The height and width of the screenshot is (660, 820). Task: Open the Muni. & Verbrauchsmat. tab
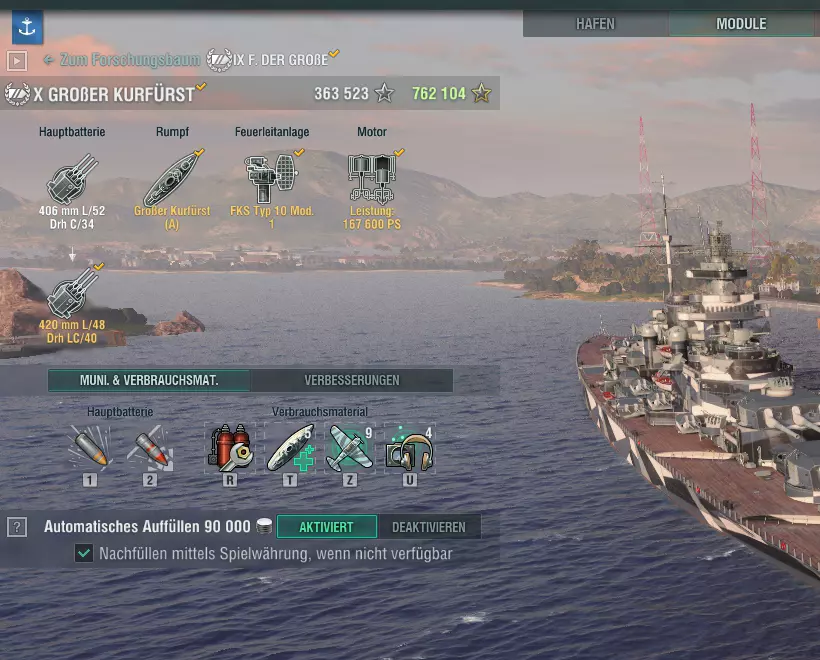pyautogui.click(x=149, y=380)
